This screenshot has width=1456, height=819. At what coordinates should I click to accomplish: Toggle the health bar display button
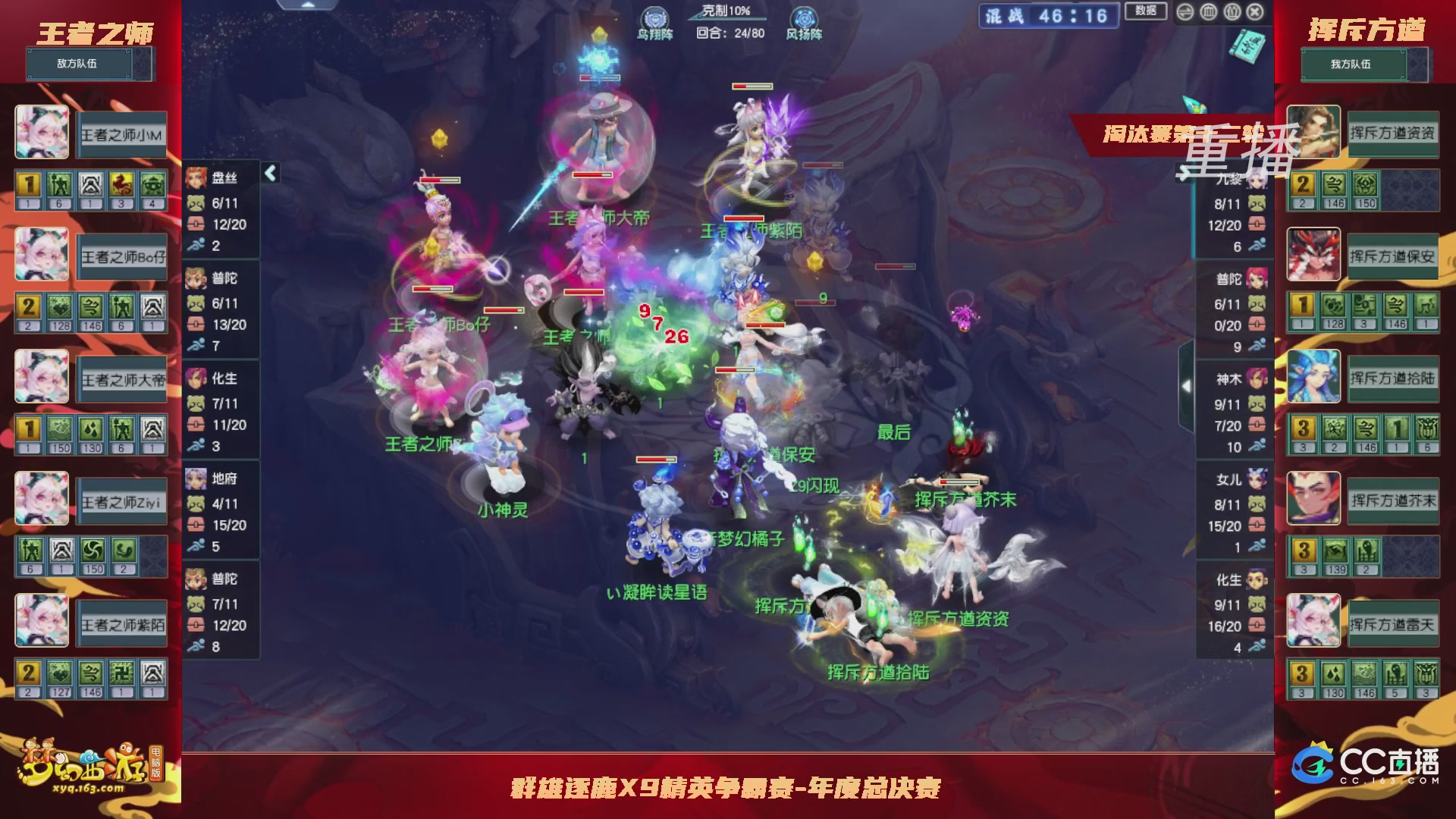1209,11
